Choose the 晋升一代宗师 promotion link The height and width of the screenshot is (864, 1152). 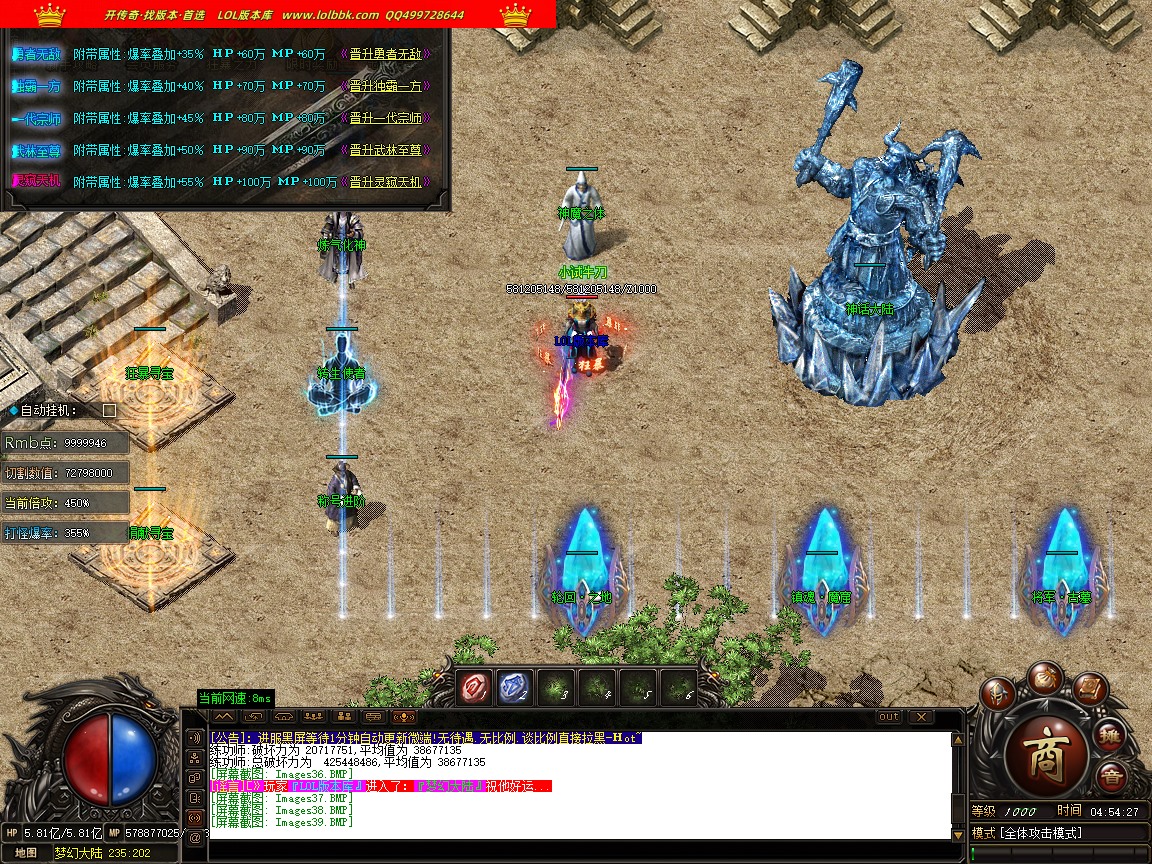(386, 118)
